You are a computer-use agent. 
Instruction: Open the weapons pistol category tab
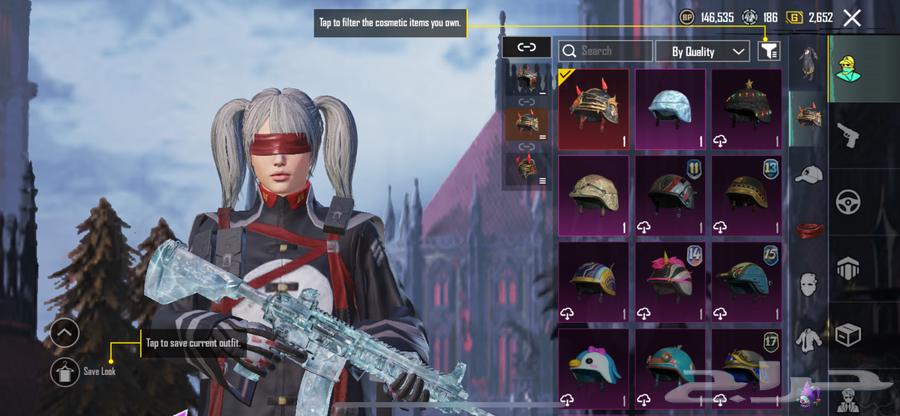pyautogui.click(x=848, y=134)
